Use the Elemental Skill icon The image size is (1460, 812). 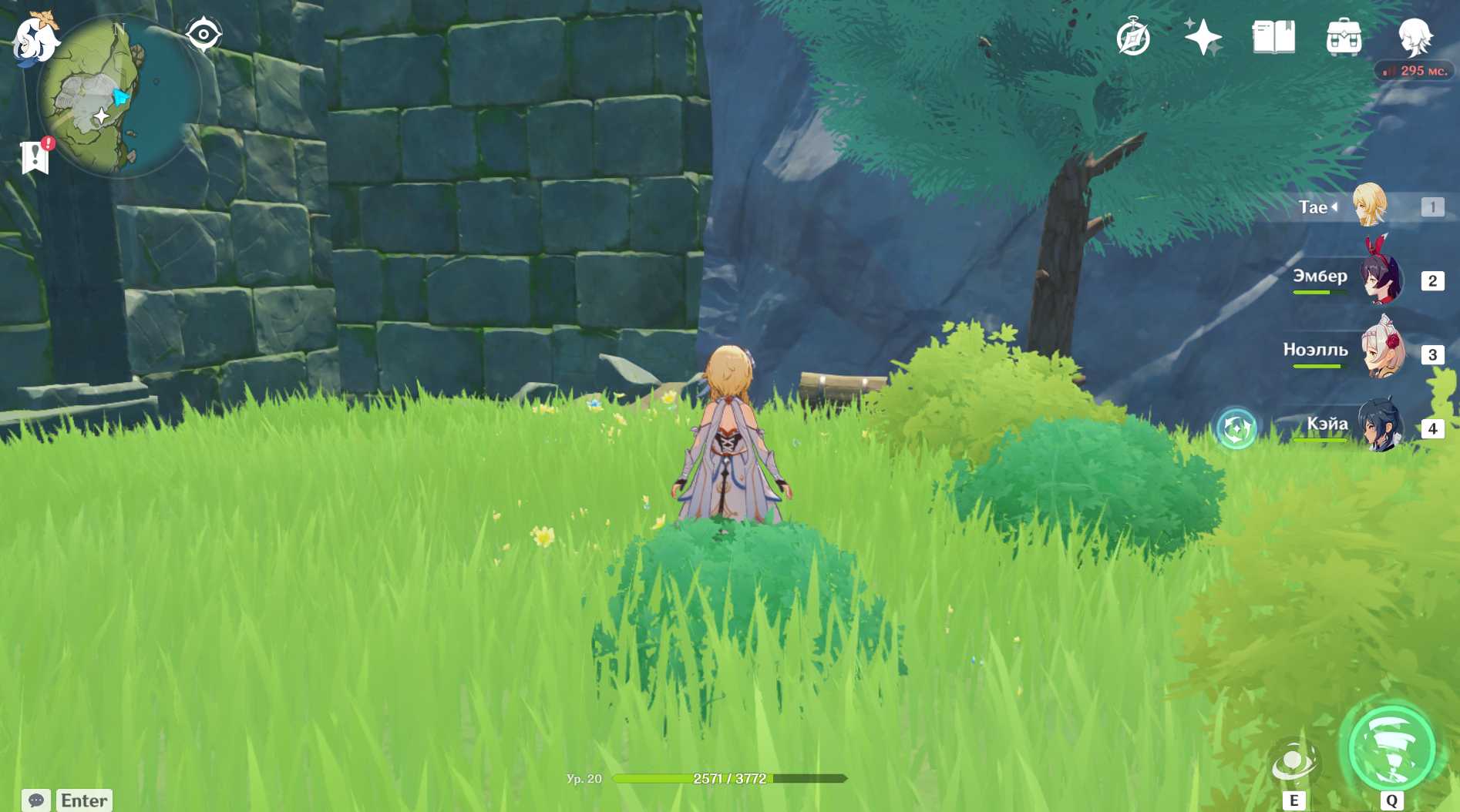point(1294,763)
